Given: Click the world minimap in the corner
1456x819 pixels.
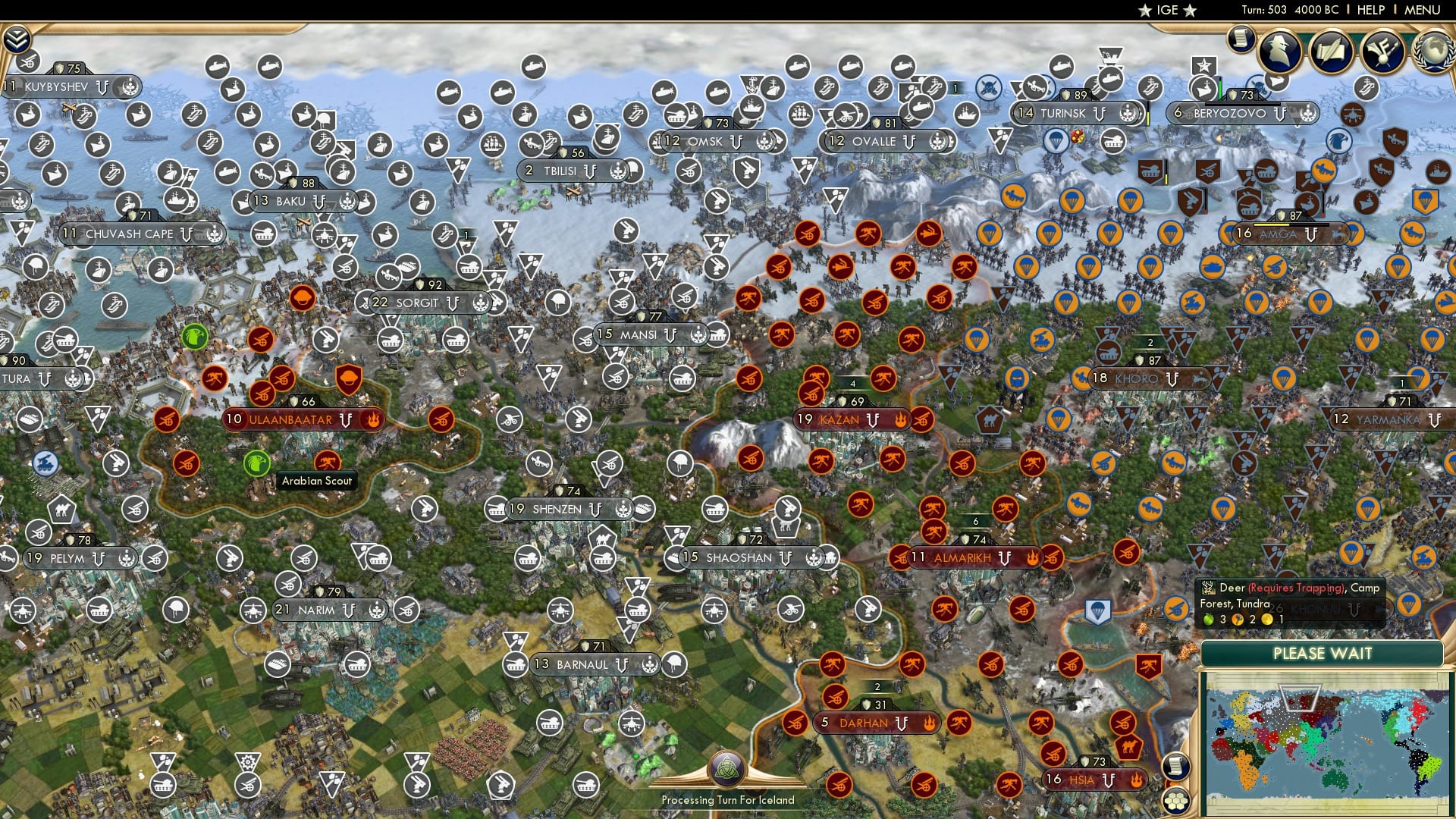Looking at the screenshot, I should point(1329,743).
